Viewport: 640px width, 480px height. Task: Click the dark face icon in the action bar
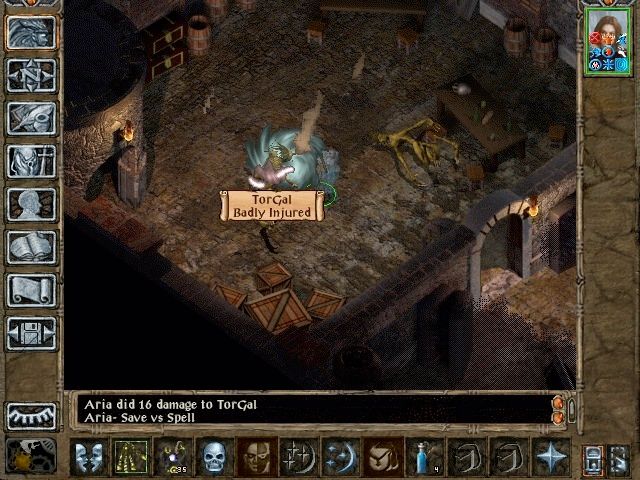point(257,457)
